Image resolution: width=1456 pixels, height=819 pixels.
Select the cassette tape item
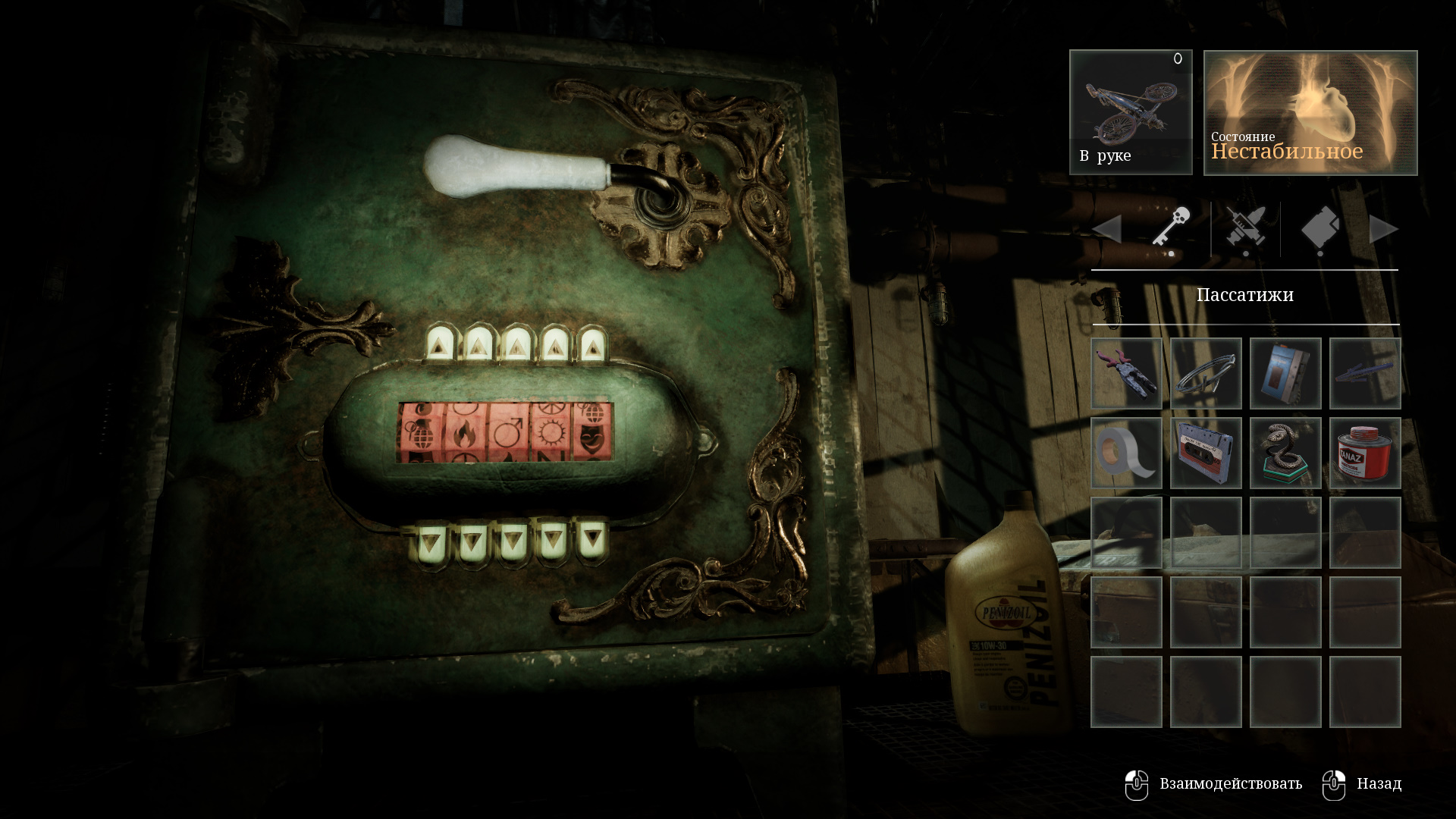(x=1206, y=453)
